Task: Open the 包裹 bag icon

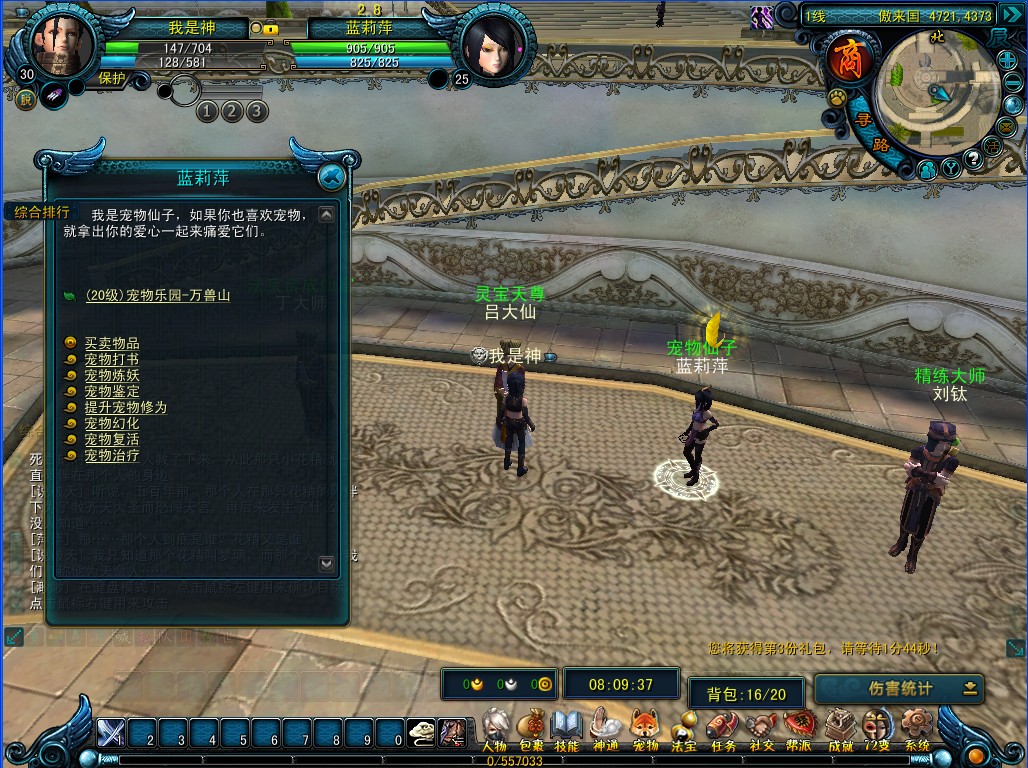Action: point(532,728)
